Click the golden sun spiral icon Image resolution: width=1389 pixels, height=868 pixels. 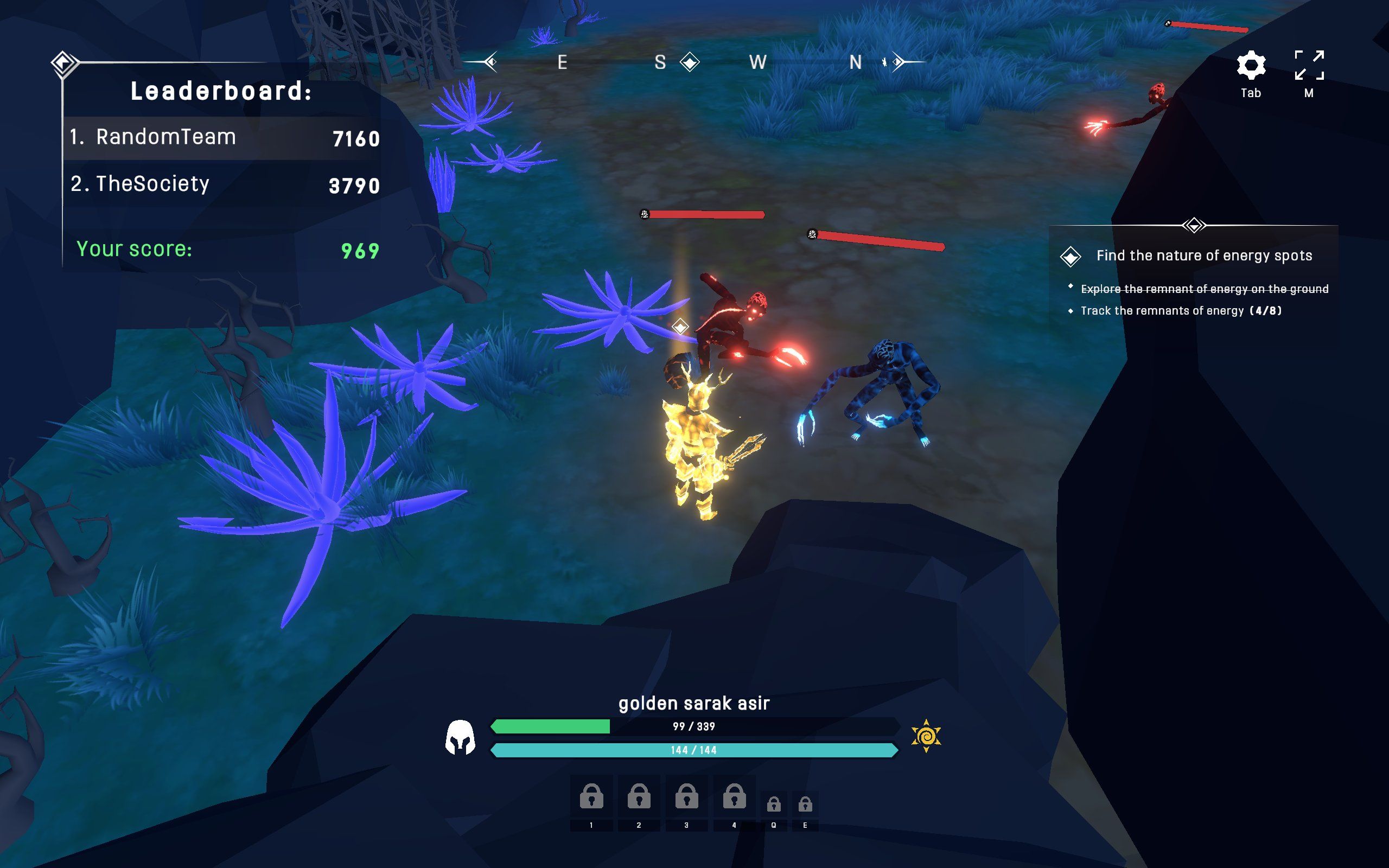pos(926,736)
